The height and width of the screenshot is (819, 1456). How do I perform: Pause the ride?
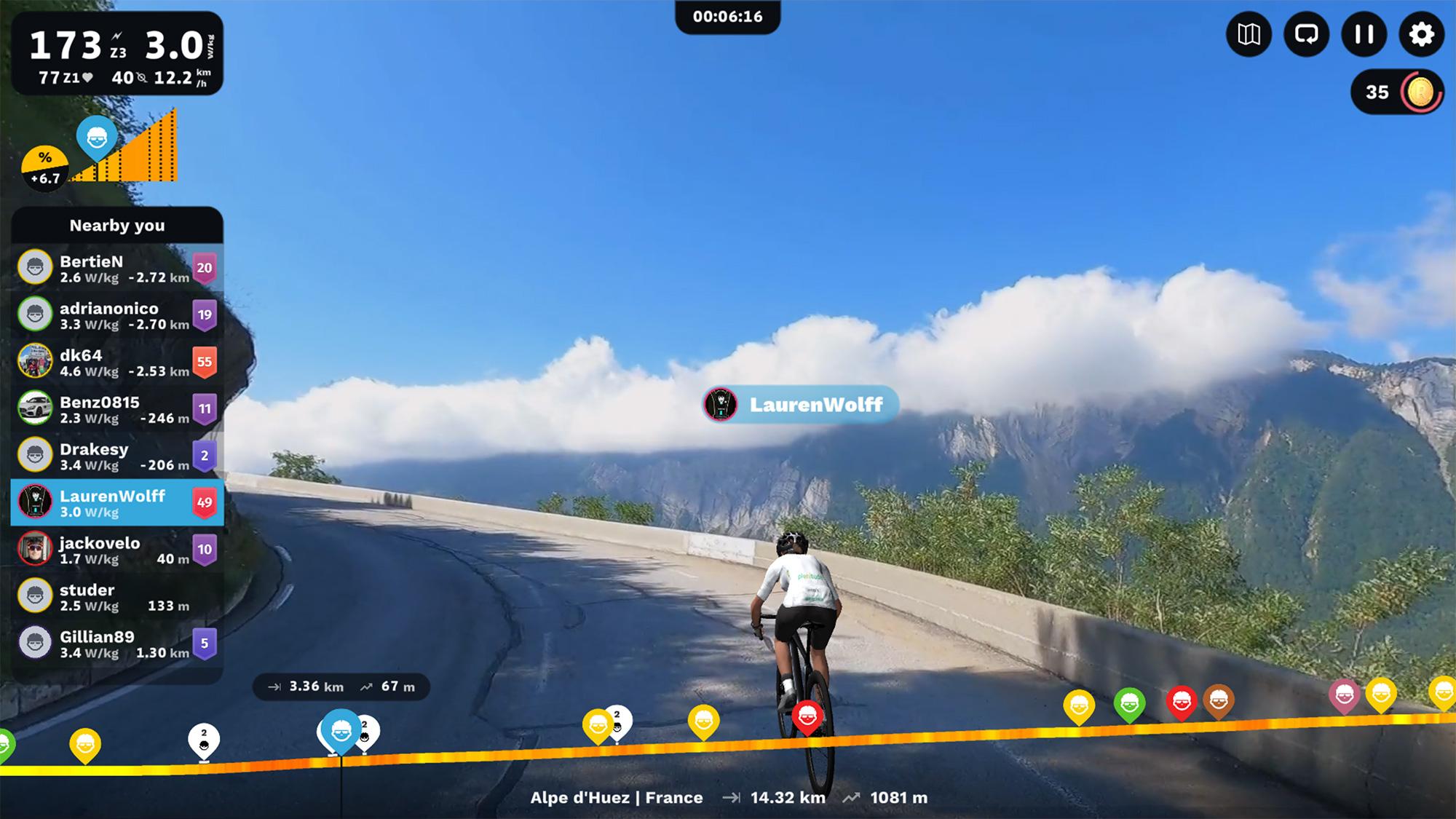point(1364,34)
